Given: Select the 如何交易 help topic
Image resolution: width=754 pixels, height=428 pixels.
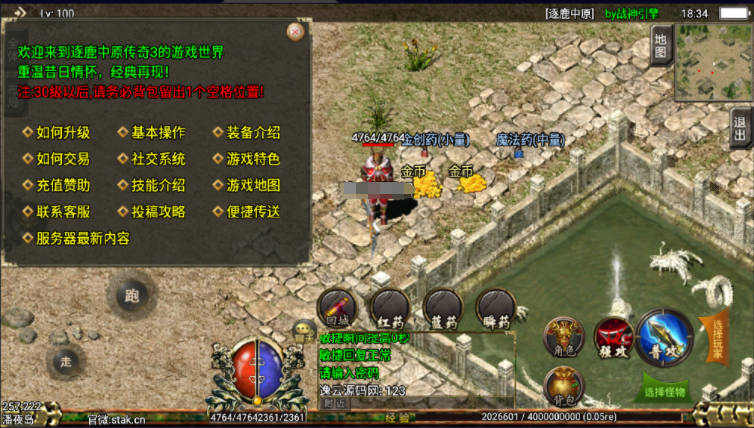Looking at the screenshot, I should point(63,159).
